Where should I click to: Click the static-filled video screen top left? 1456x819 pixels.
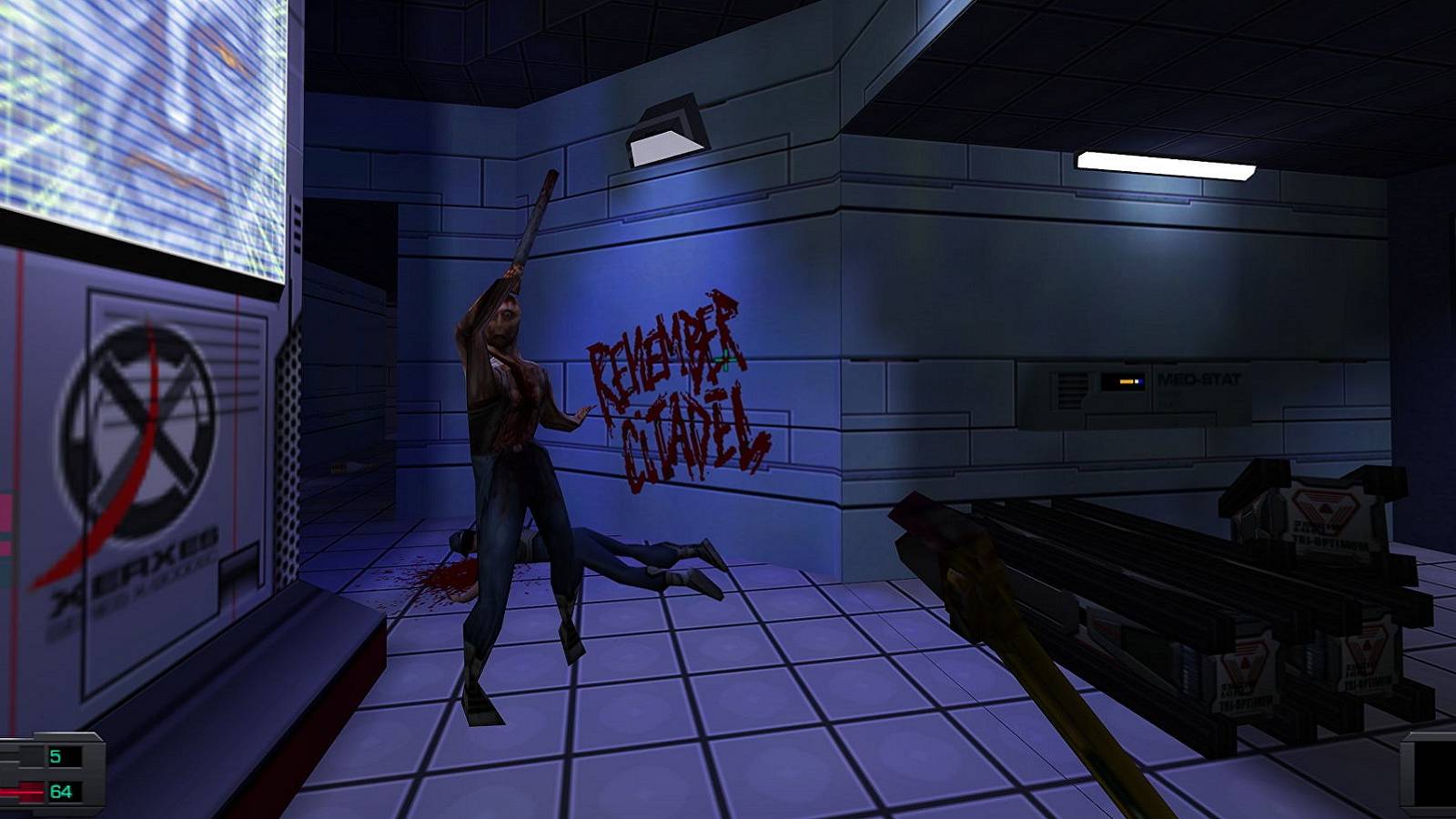click(x=136, y=118)
